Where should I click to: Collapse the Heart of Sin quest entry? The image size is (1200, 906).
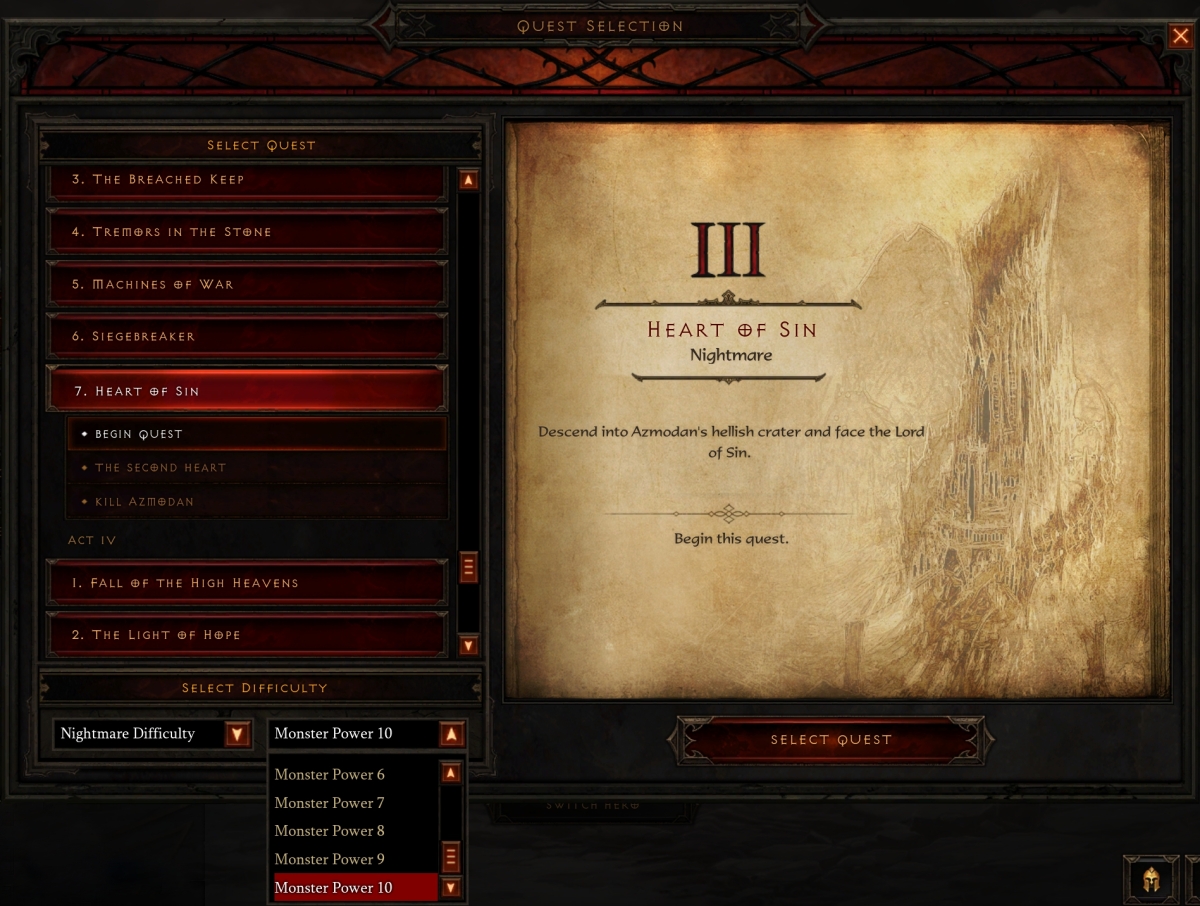(246, 391)
